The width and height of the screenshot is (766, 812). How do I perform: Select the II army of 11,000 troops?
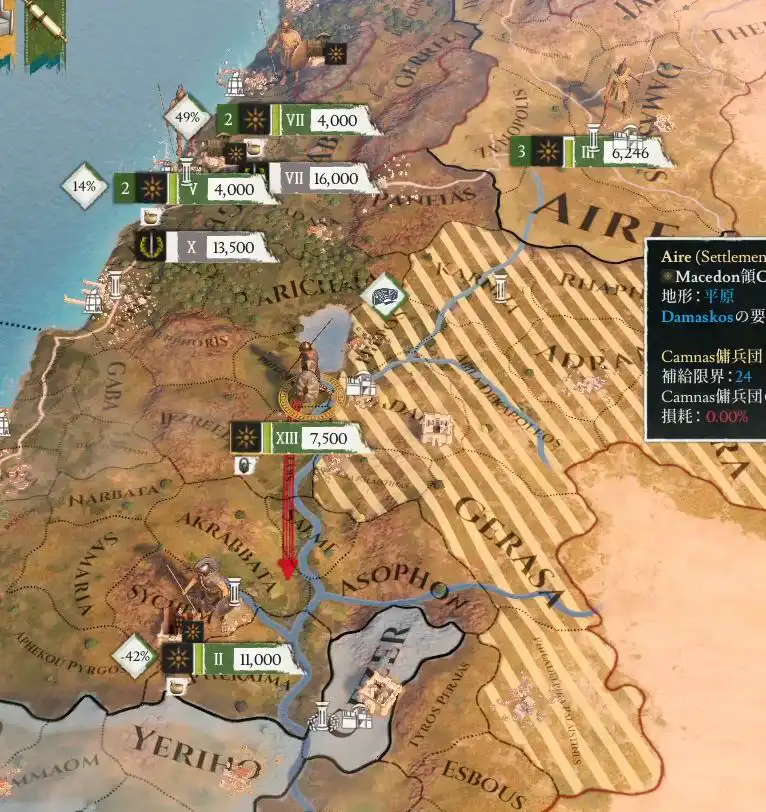pyautogui.click(x=244, y=659)
